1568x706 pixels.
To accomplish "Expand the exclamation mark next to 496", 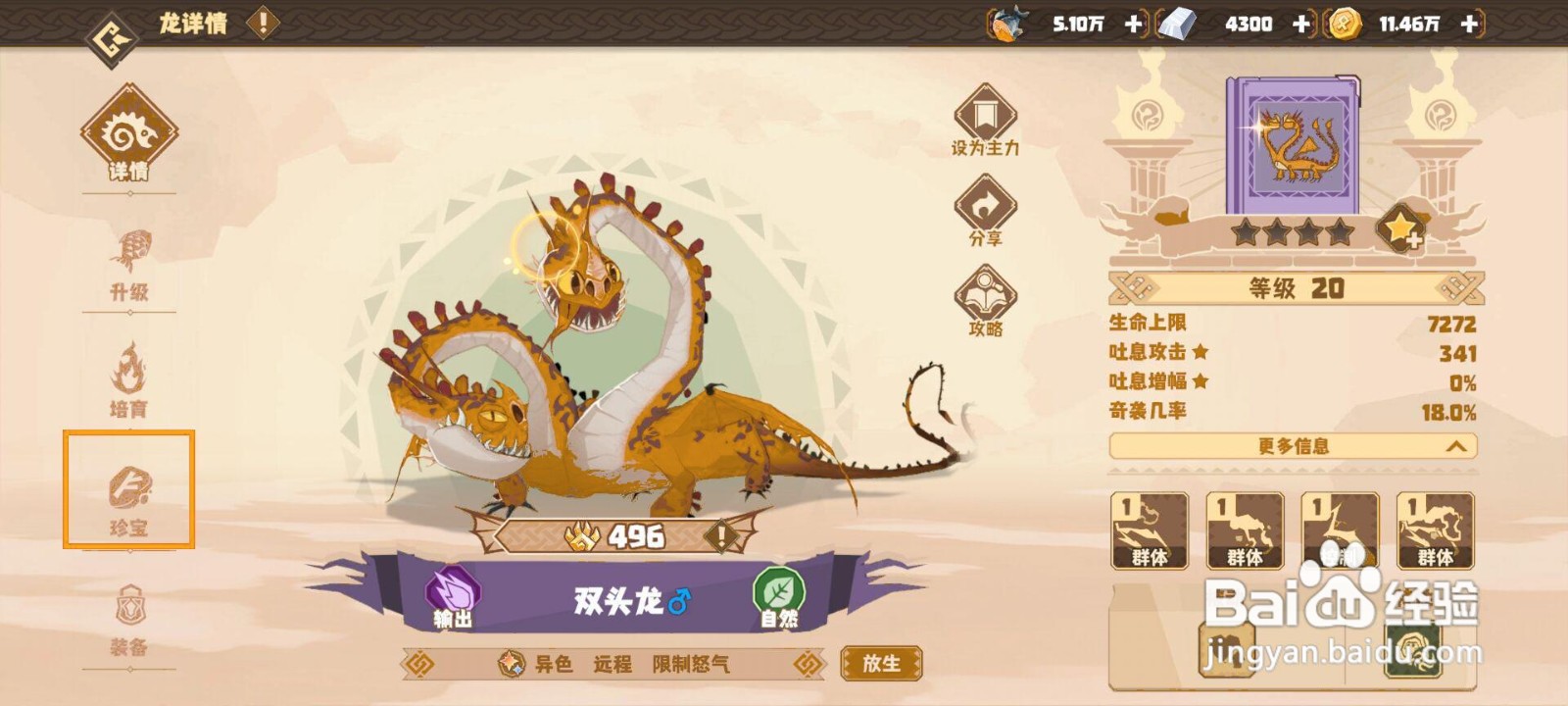I will pos(721,535).
